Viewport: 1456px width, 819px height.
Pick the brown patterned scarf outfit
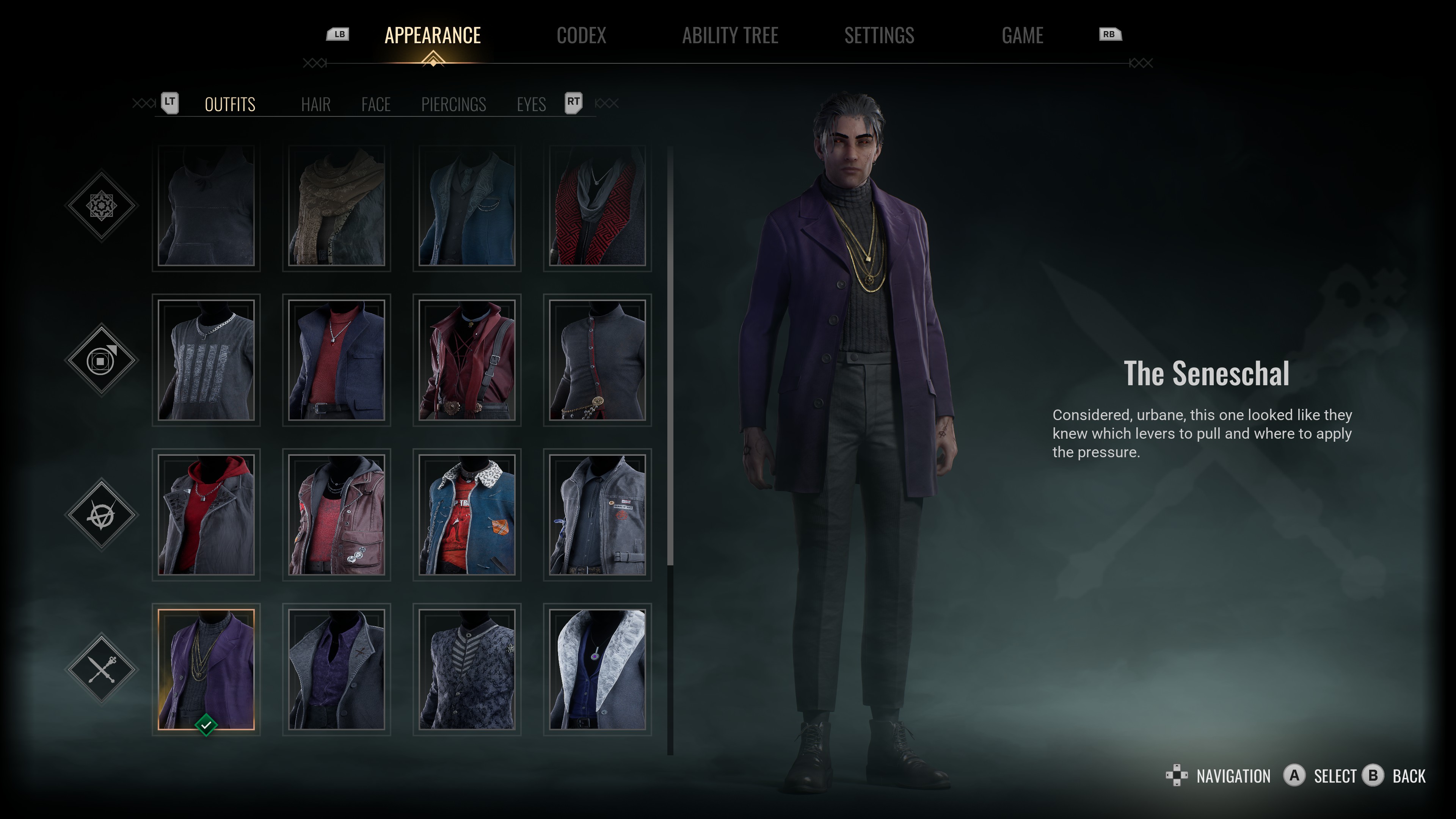[336, 206]
